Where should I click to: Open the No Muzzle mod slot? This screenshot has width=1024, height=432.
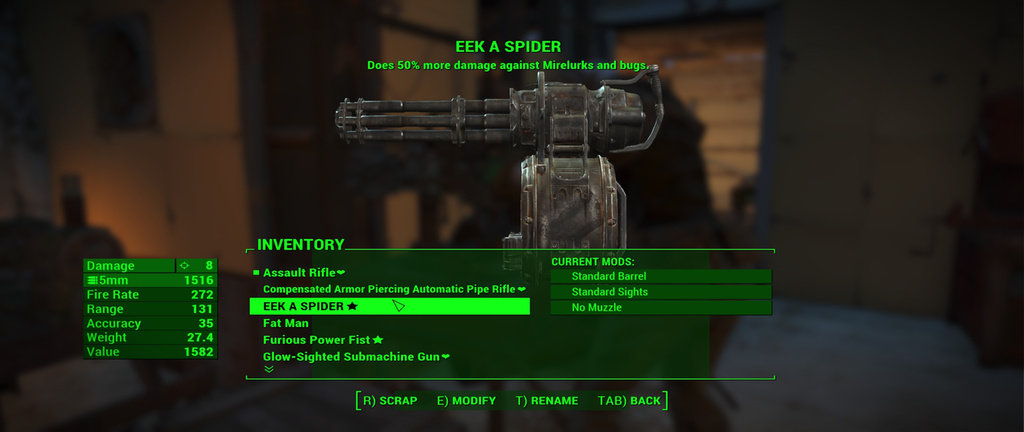tap(661, 308)
